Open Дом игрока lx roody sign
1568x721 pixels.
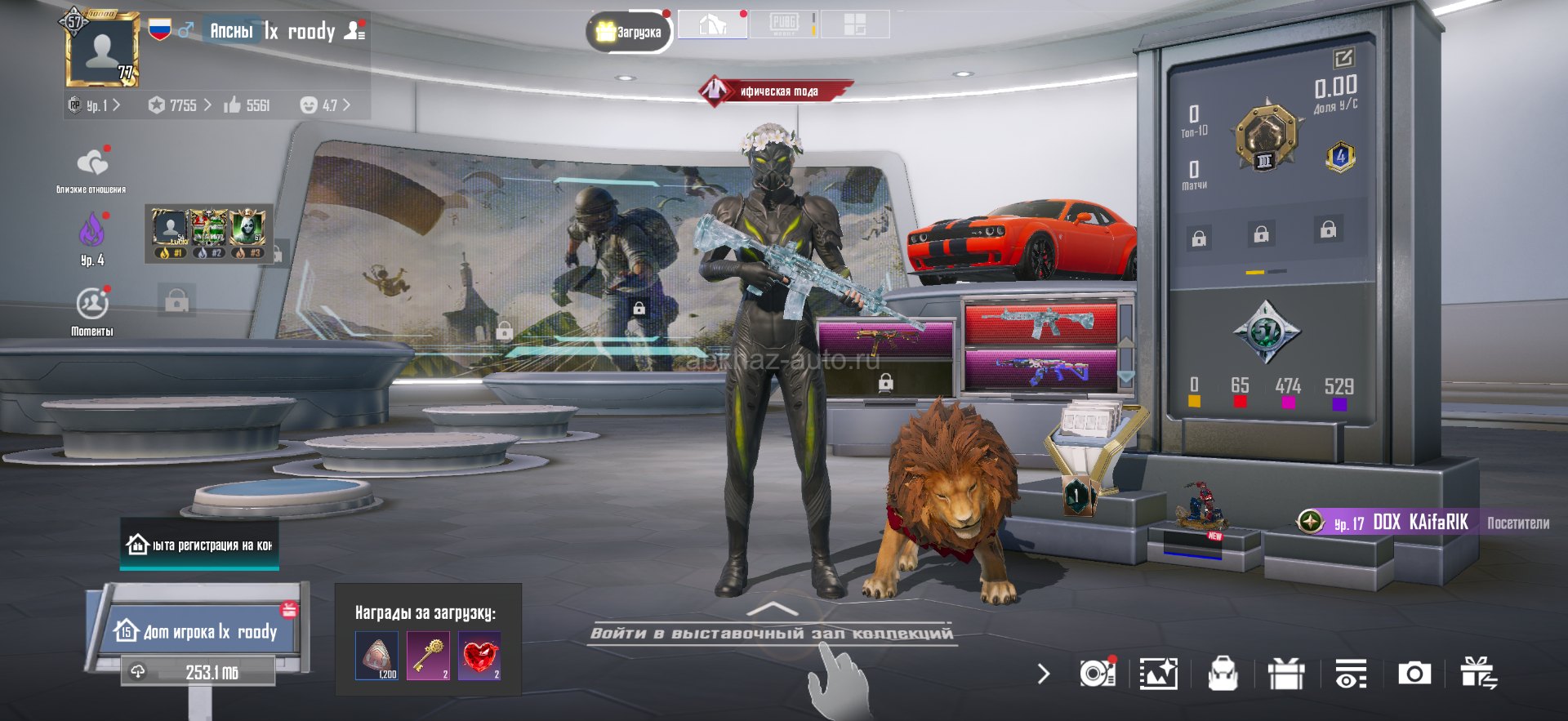[198, 630]
